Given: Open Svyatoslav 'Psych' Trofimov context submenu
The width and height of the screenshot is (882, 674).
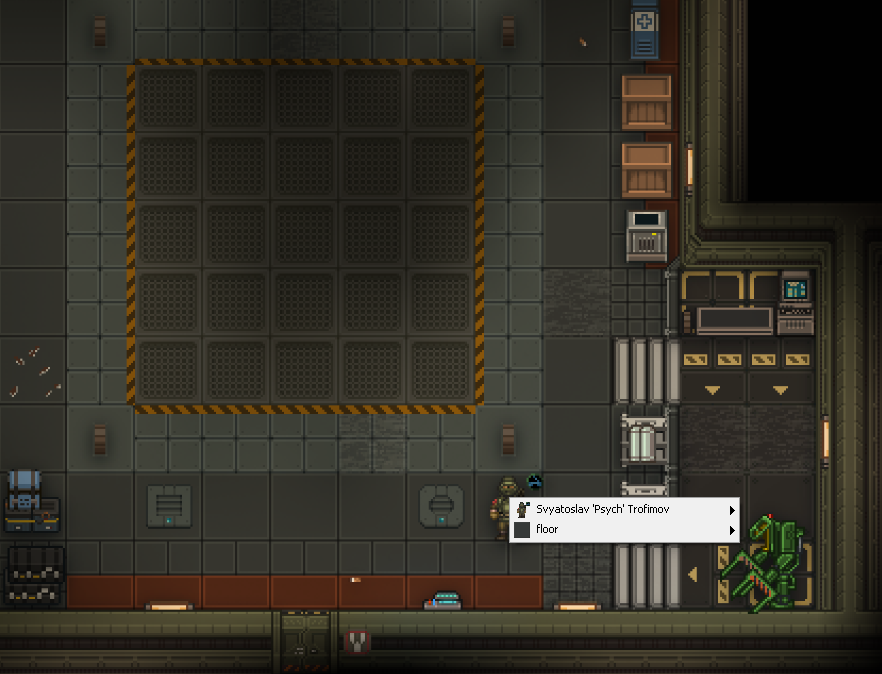Looking at the screenshot, I should point(624,510).
